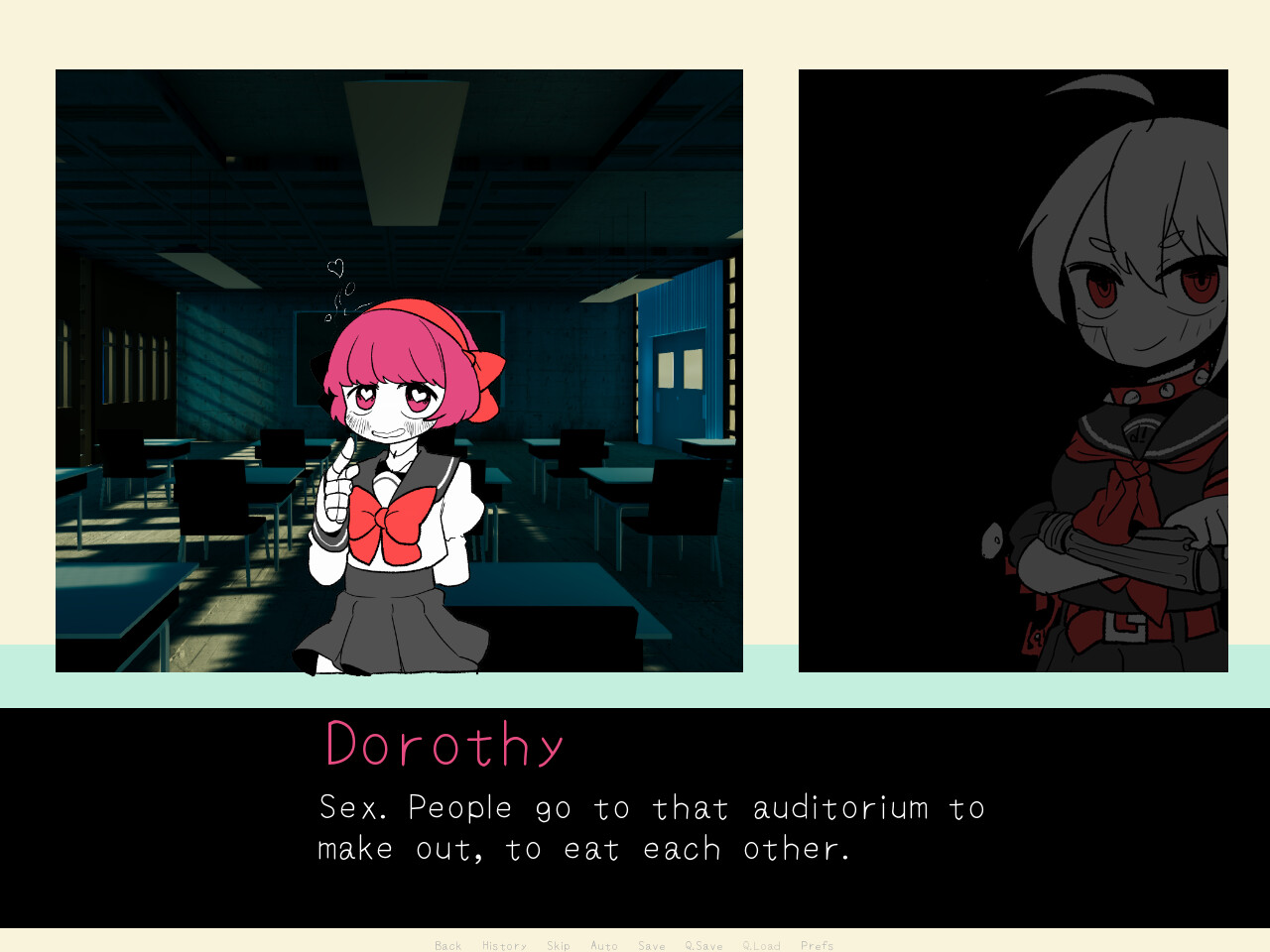Screen dimensions: 1270x952
Task: Click the heart doodle above Dorothy's head
Action: point(333,266)
